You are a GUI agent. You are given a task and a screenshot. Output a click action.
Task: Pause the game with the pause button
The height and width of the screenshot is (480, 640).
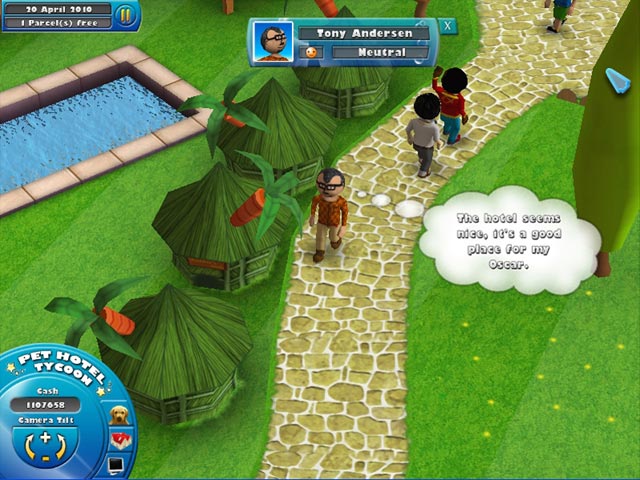(125, 15)
